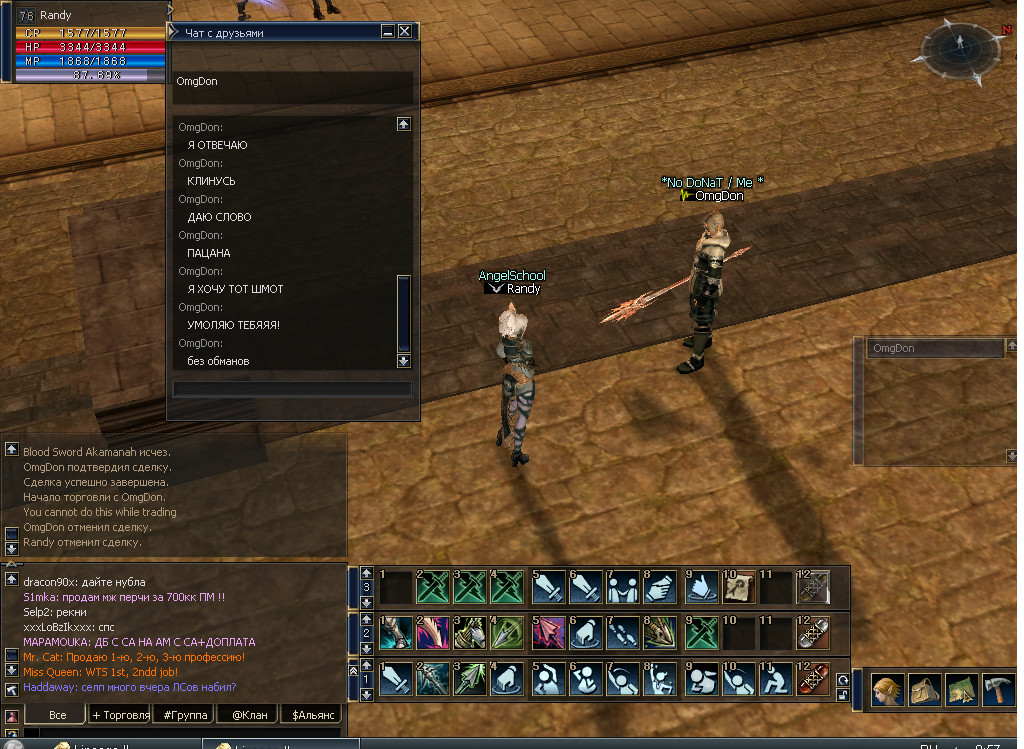Close the friends chat window

[x=405, y=32]
